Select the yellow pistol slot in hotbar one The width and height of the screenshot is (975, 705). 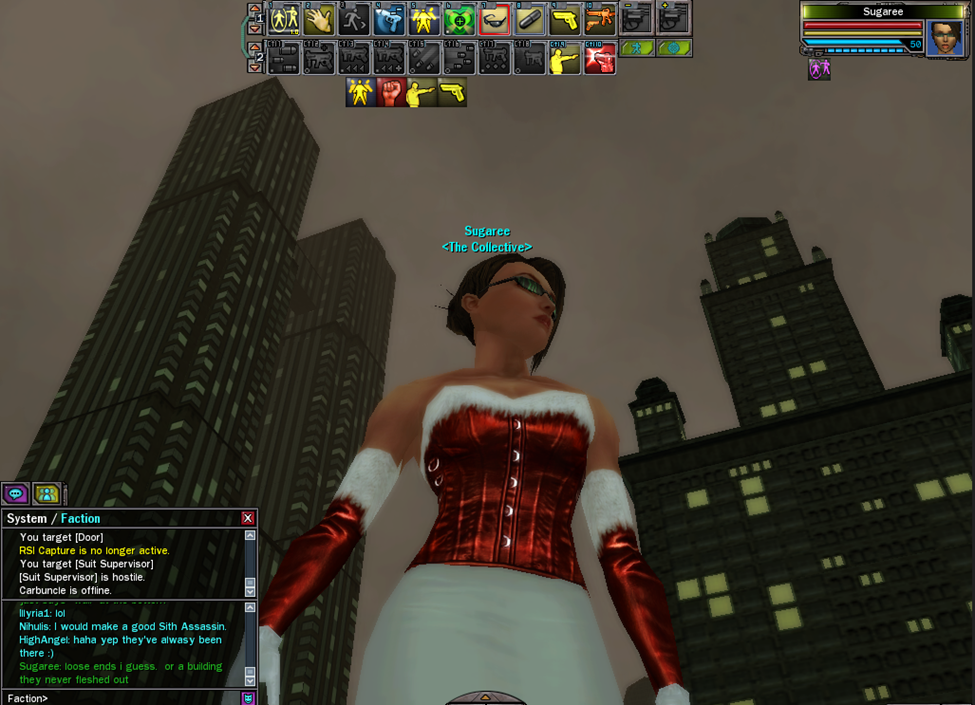(x=564, y=19)
